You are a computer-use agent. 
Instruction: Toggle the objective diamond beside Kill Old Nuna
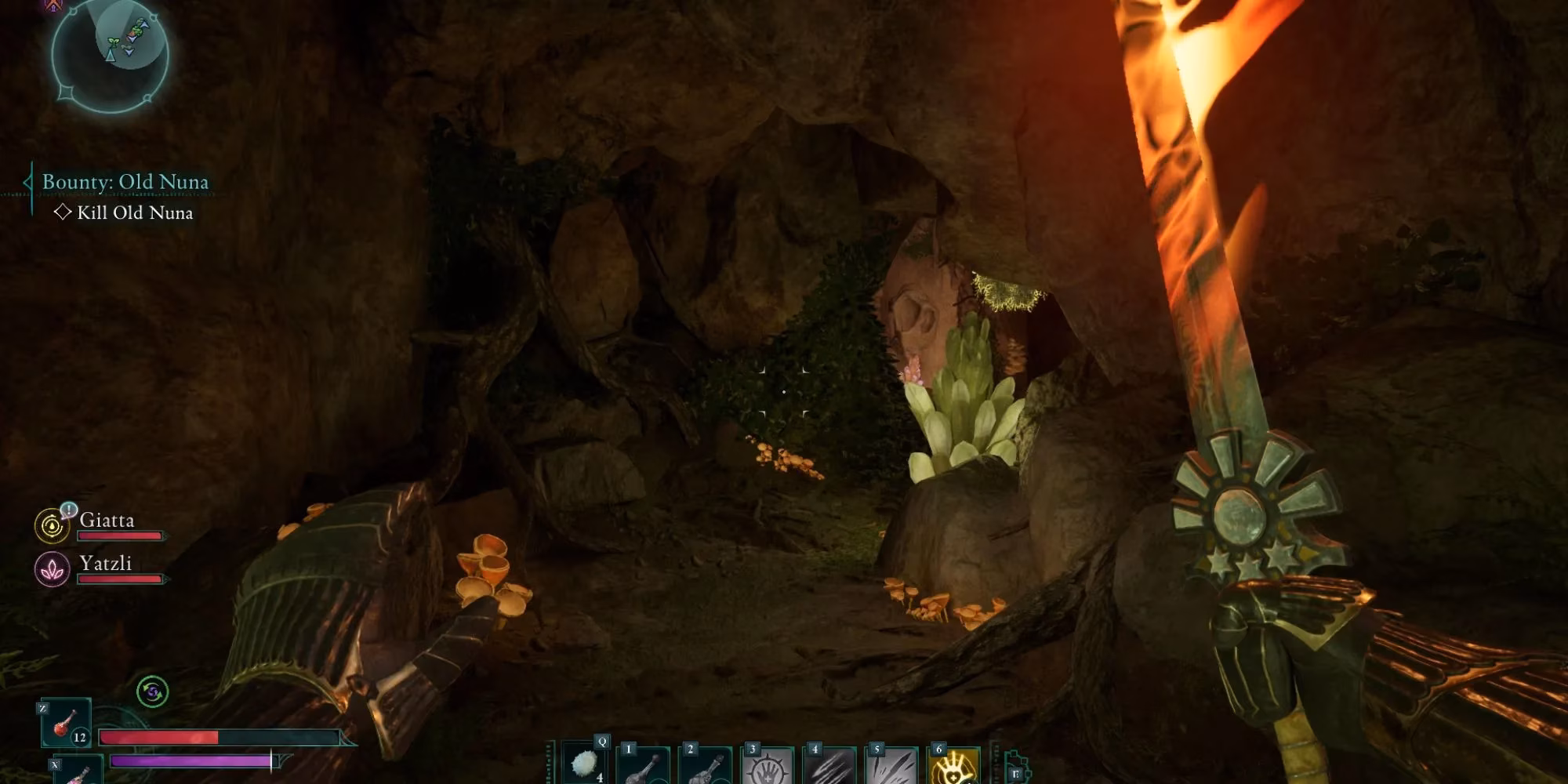click(64, 212)
